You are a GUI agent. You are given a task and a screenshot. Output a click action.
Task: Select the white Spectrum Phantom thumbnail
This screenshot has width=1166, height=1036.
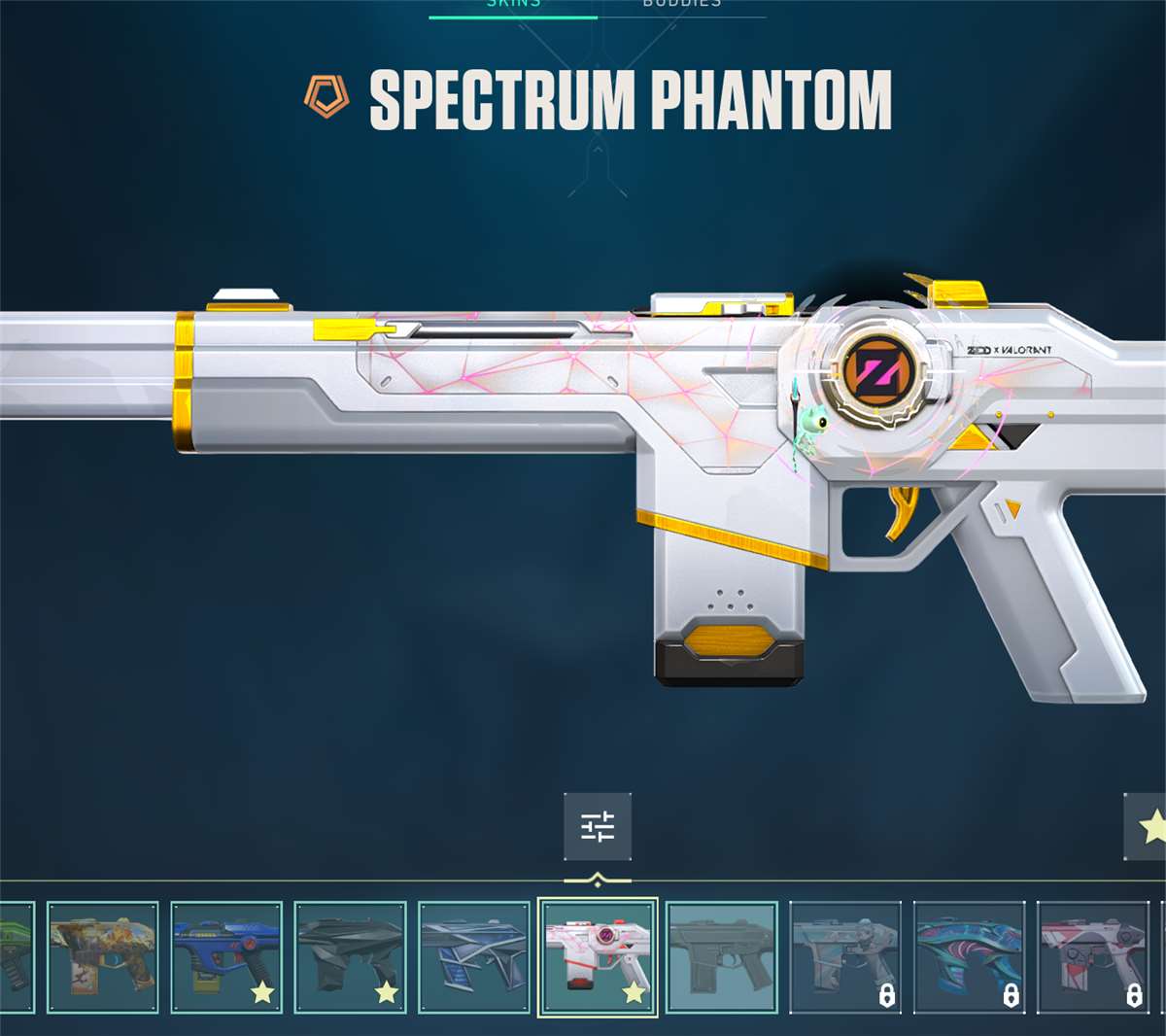pyautogui.click(x=598, y=956)
